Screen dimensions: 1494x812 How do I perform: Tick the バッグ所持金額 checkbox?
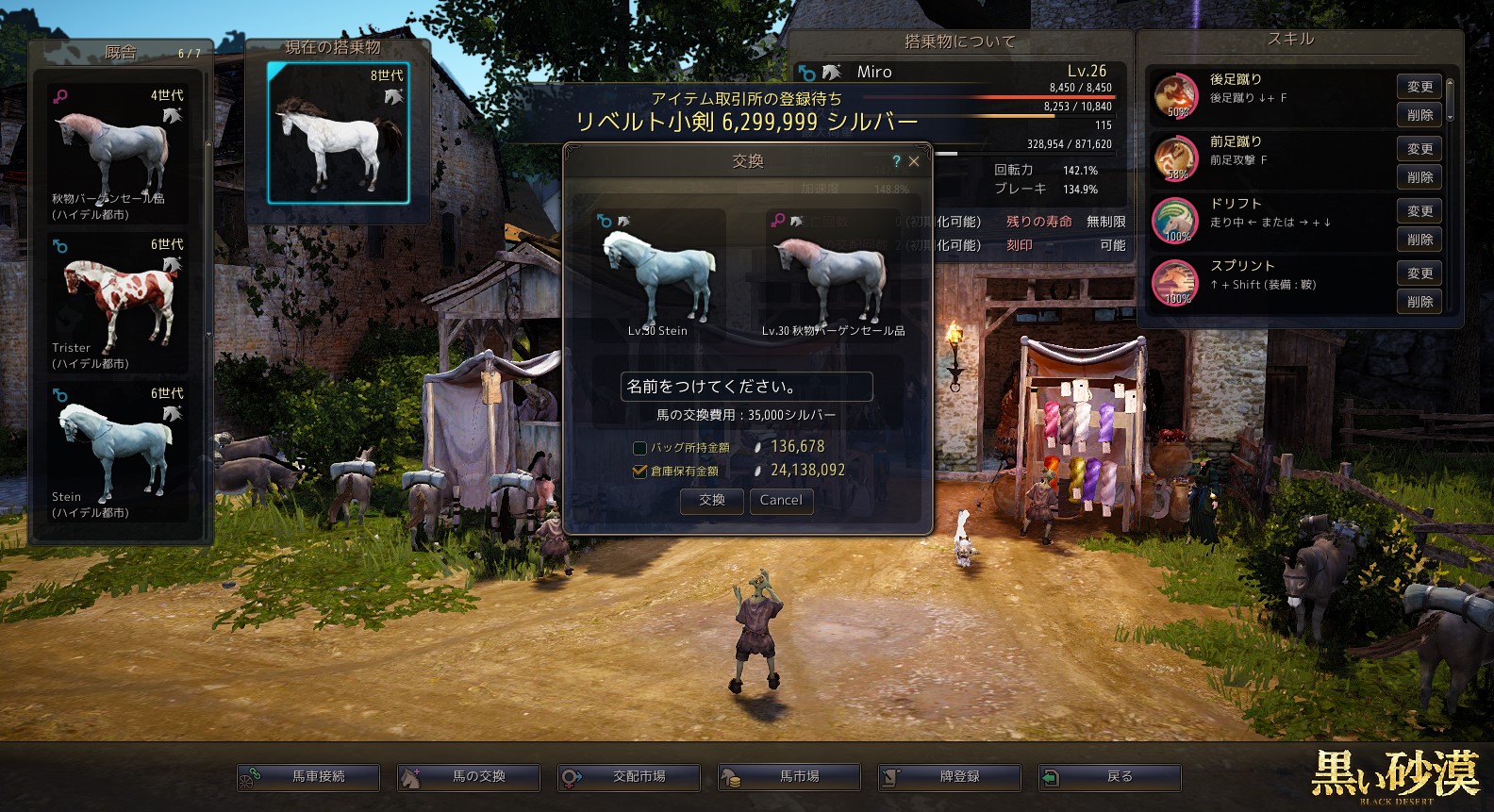639,448
